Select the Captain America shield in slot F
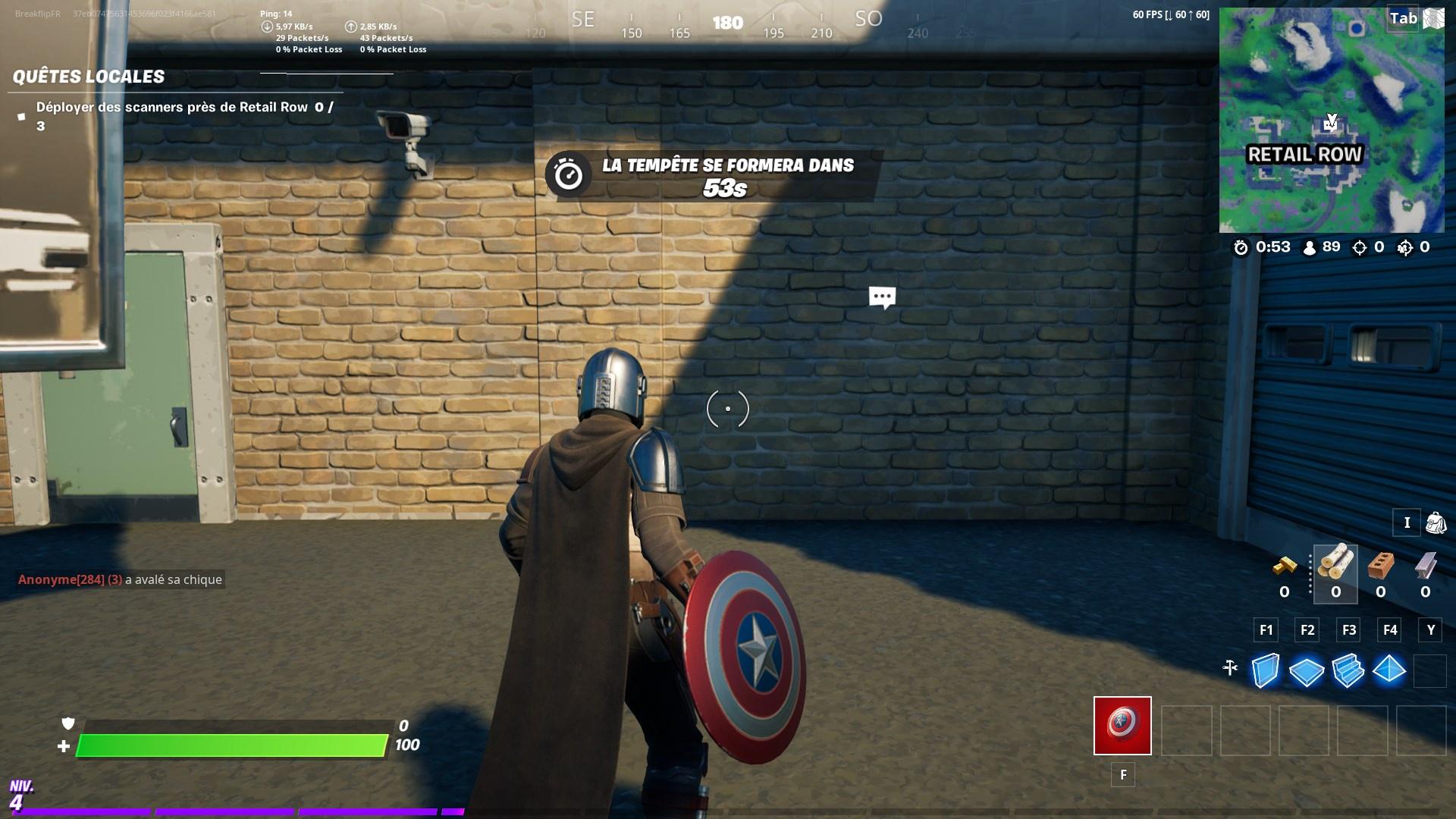This screenshot has width=1456, height=819. [x=1122, y=726]
